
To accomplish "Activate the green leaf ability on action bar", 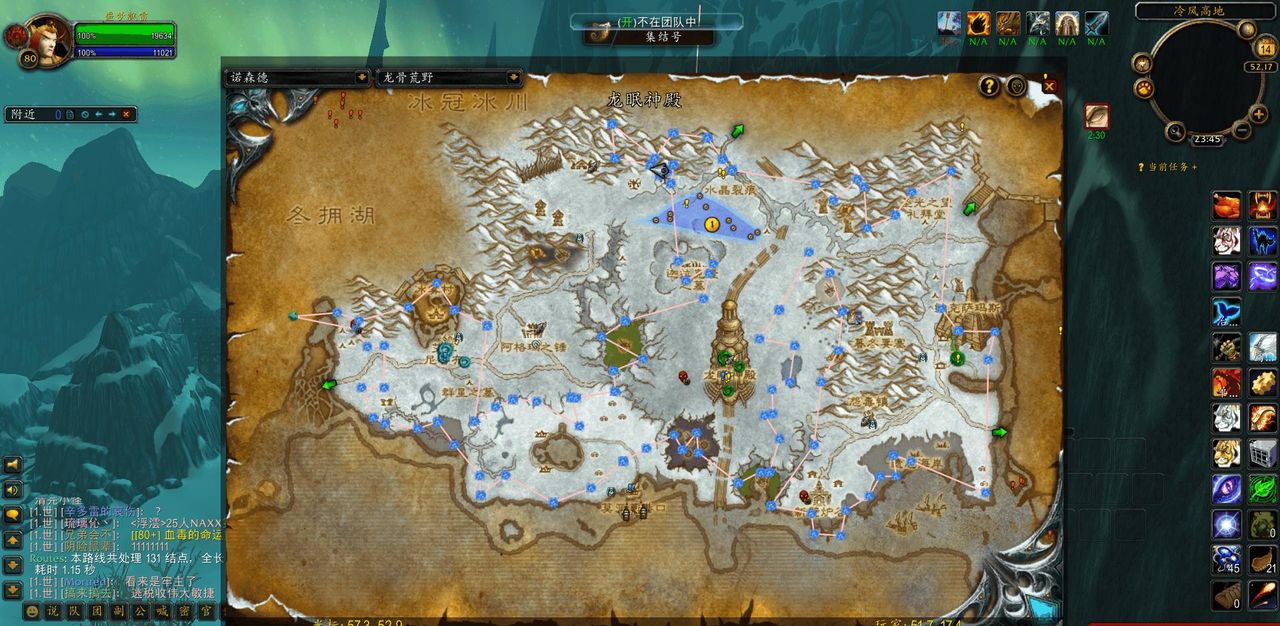I will (1263, 488).
